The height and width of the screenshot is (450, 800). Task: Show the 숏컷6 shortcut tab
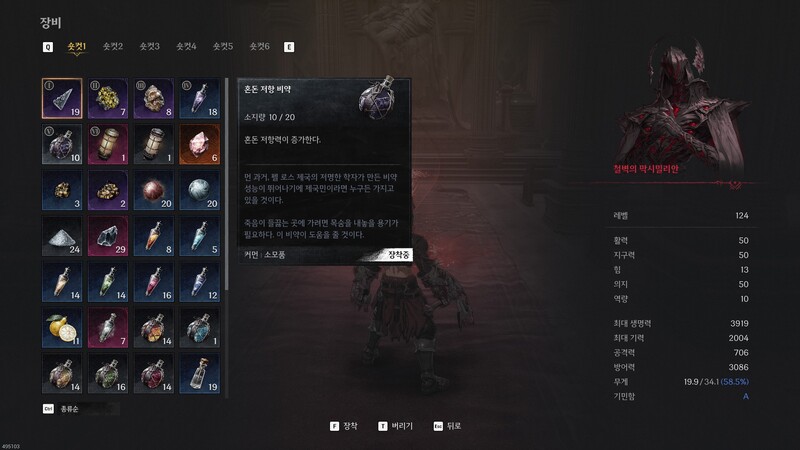(x=259, y=46)
